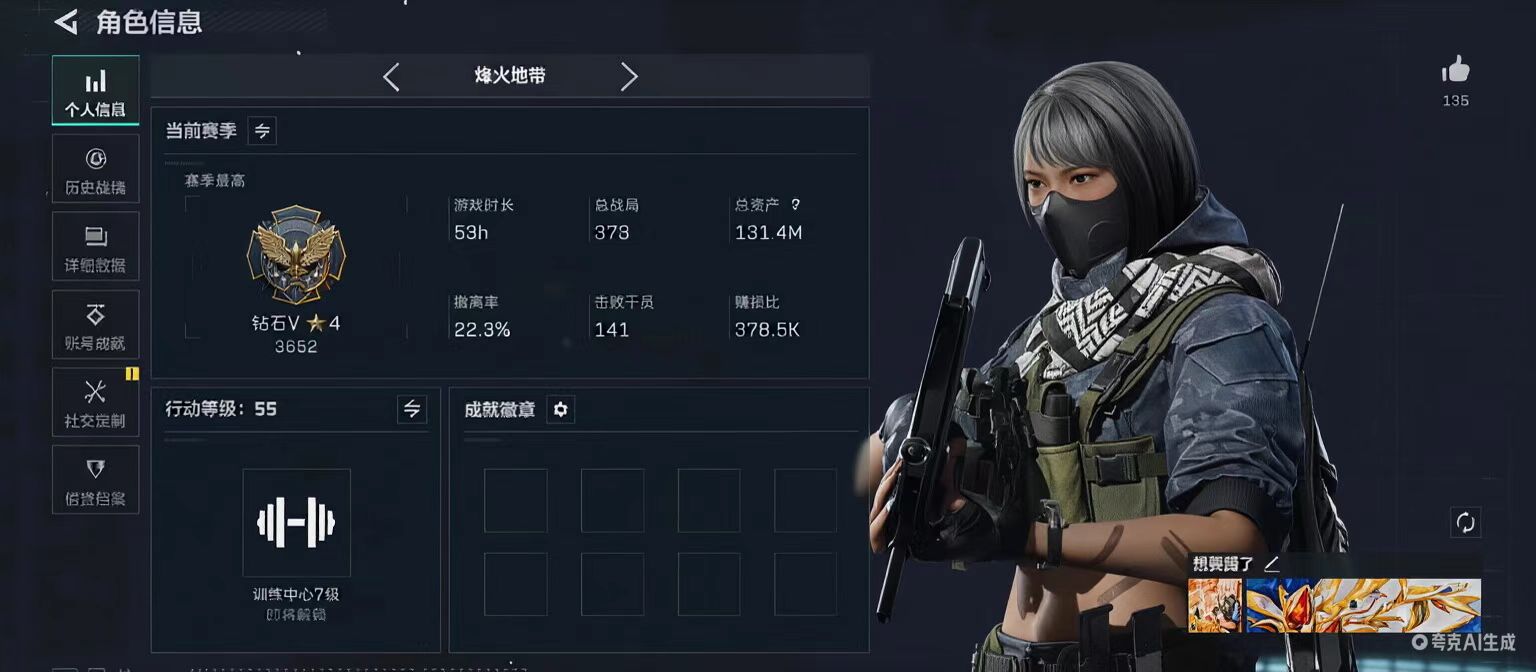Select the golden wings namecard banner
The height and width of the screenshot is (672, 1536).
(x=1363, y=605)
